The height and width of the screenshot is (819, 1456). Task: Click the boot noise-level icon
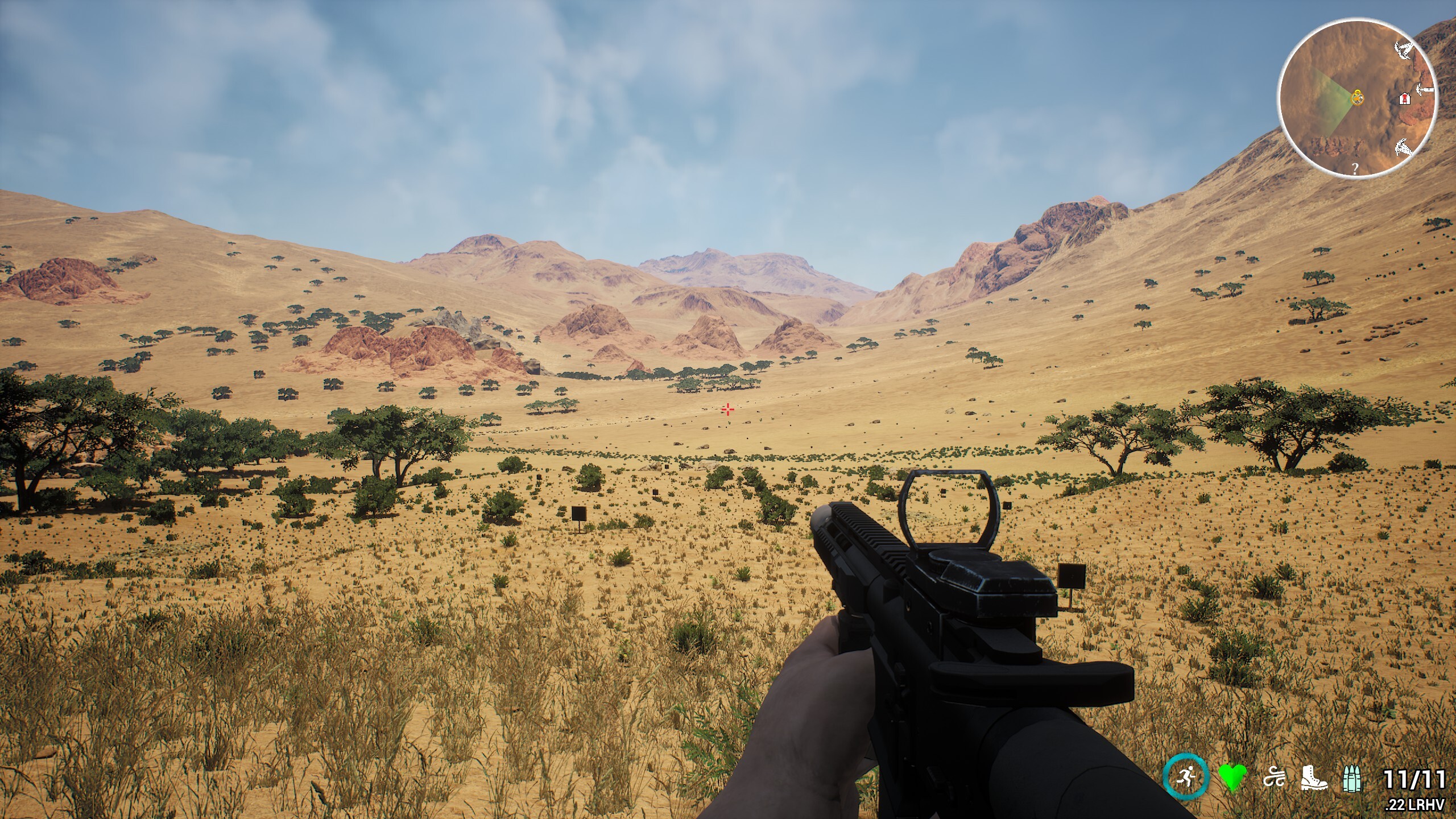(x=1315, y=779)
